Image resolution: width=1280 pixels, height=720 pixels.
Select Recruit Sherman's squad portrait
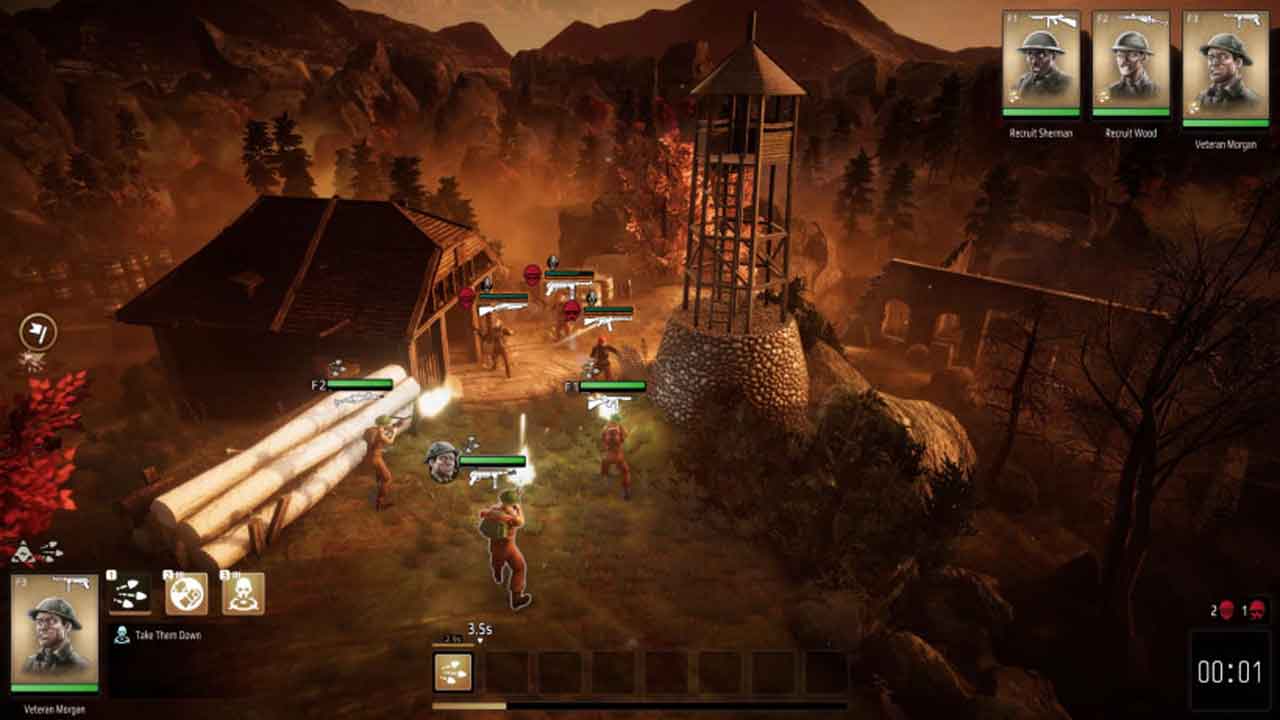pyautogui.click(x=1041, y=64)
